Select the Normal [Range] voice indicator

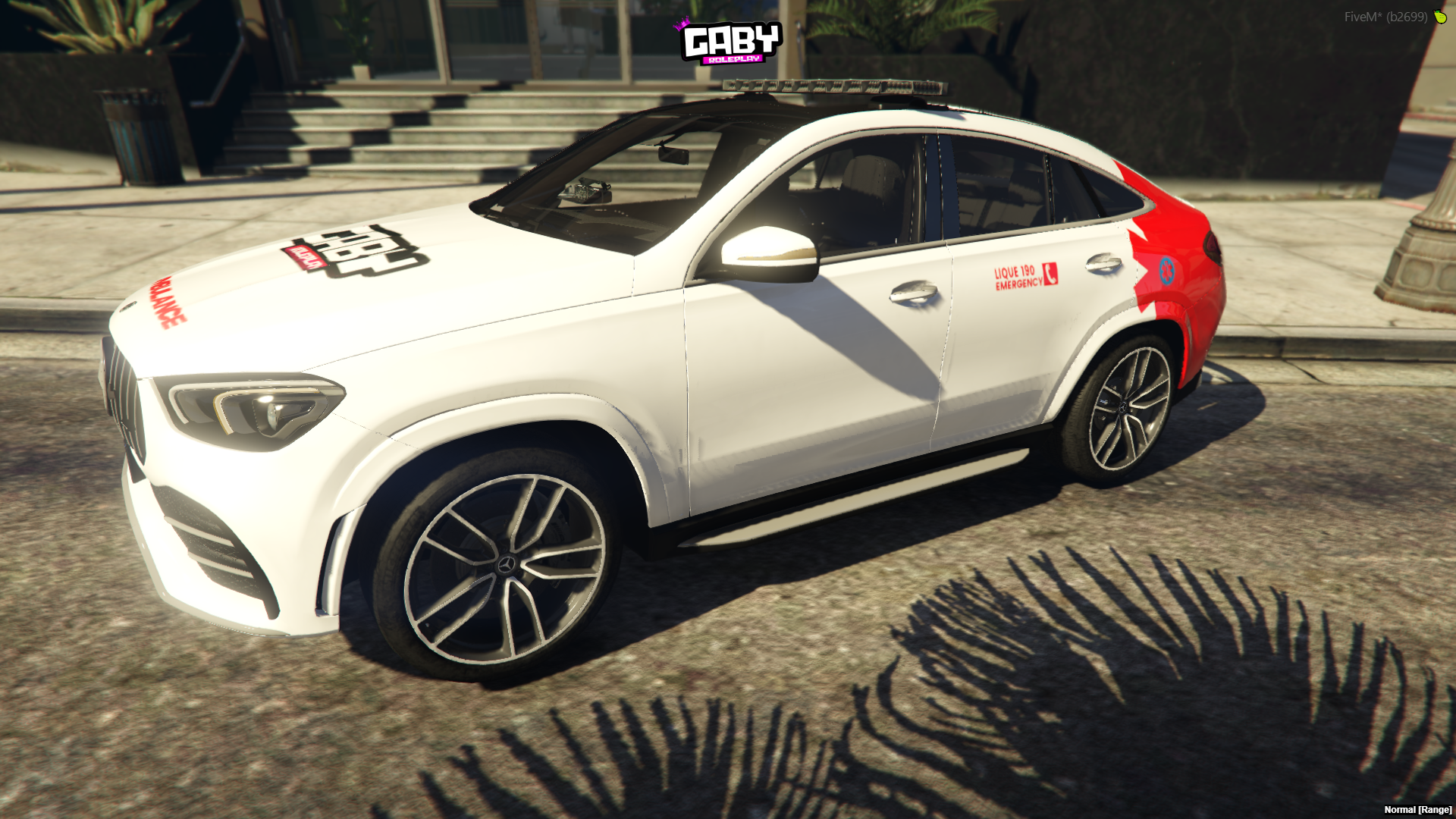[1417, 810]
